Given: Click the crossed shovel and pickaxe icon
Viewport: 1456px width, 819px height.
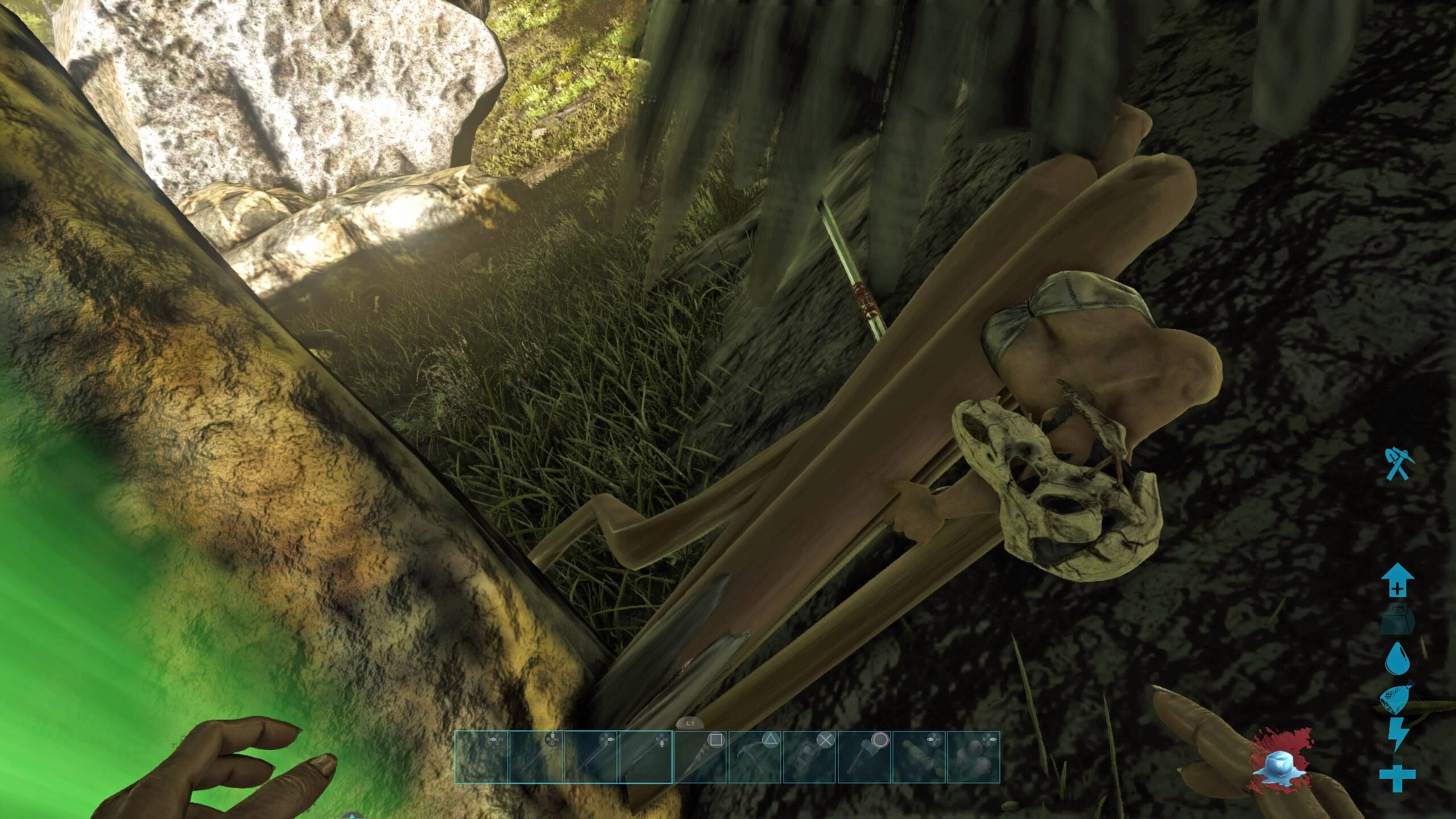Looking at the screenshot, I should [x=1396, y=465].
